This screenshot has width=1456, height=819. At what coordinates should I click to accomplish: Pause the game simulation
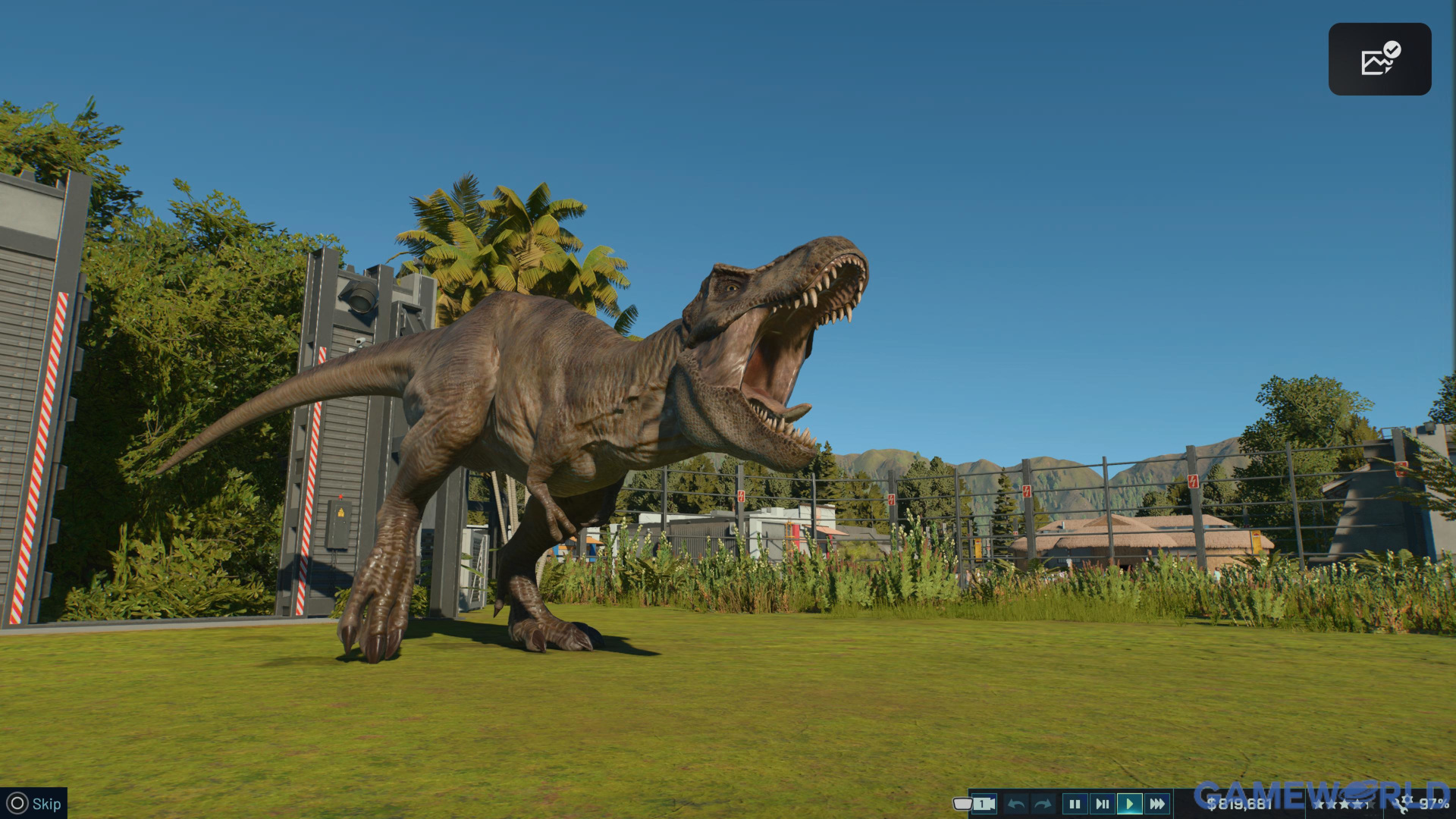pyautogui.click(x=1075, y=804)
